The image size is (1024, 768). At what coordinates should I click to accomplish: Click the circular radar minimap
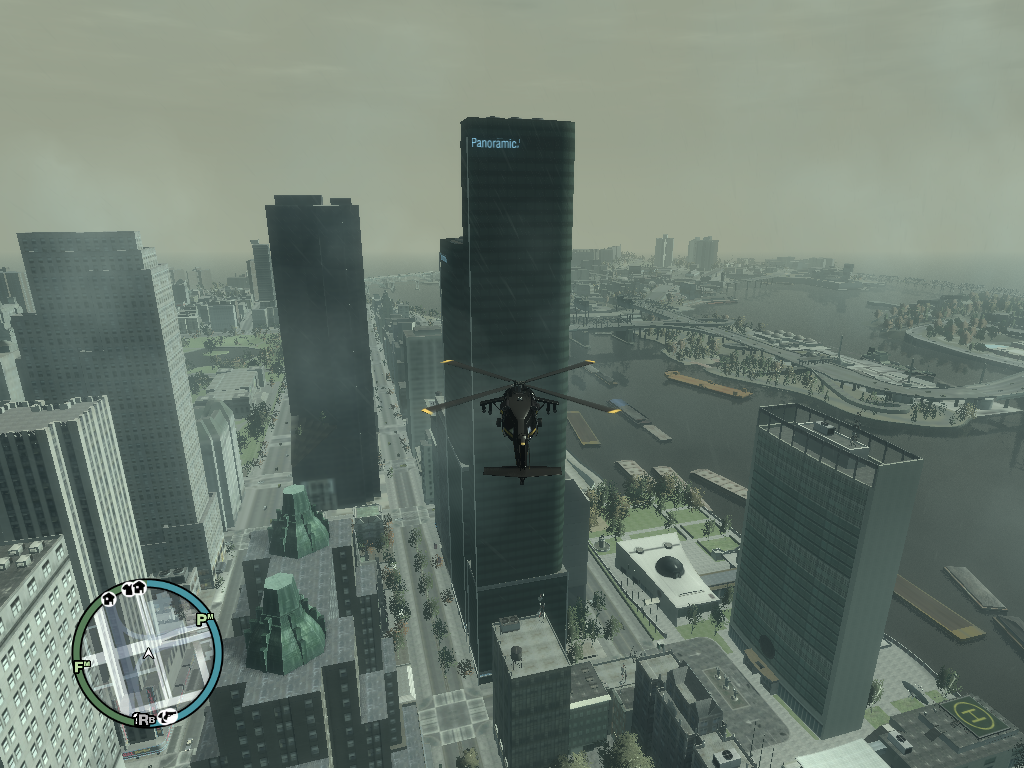point(147,653)
